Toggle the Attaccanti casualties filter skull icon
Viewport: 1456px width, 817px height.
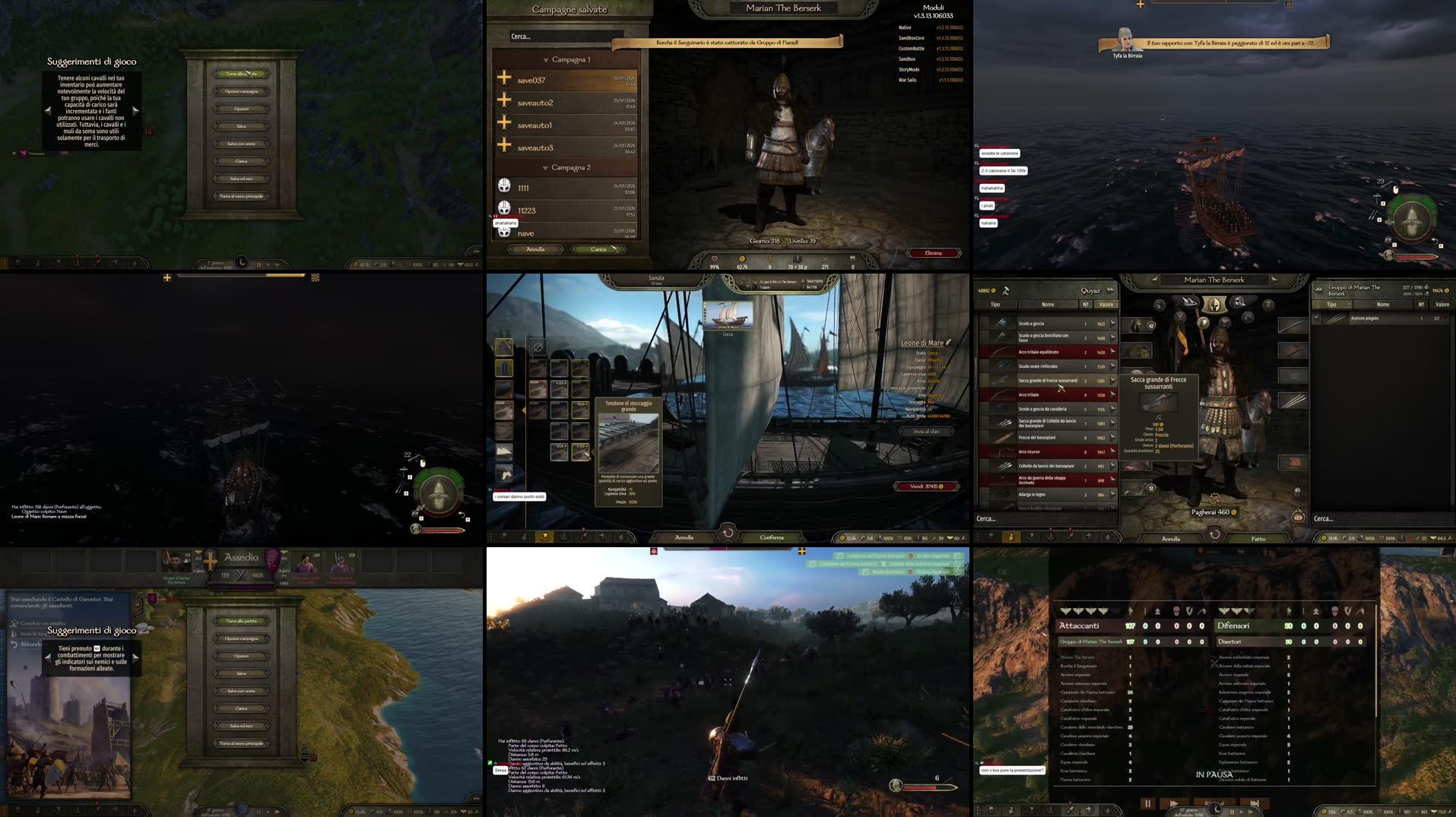tap(1176, 610)
